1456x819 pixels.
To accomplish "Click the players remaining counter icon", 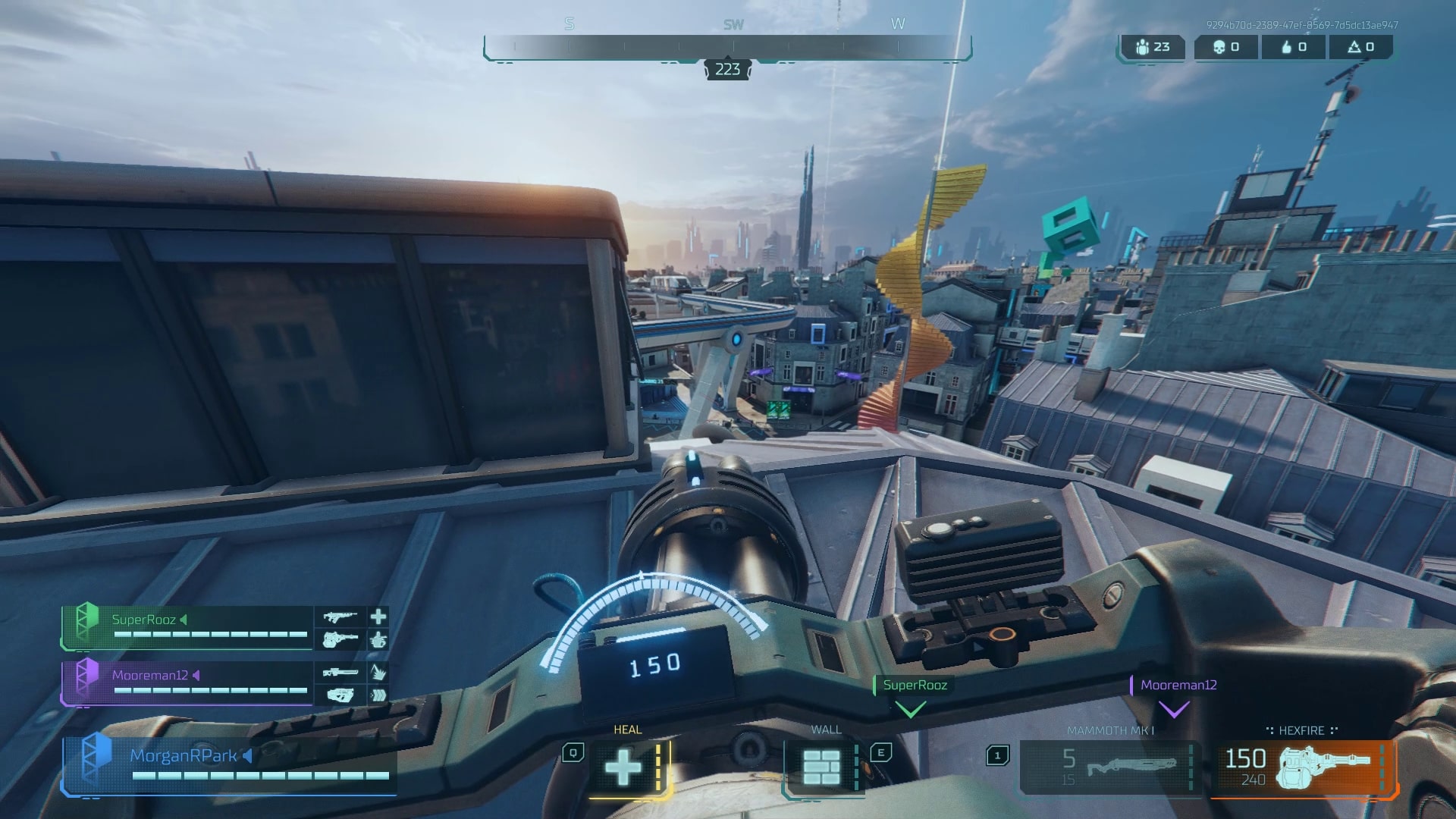I will (1143, 47).
